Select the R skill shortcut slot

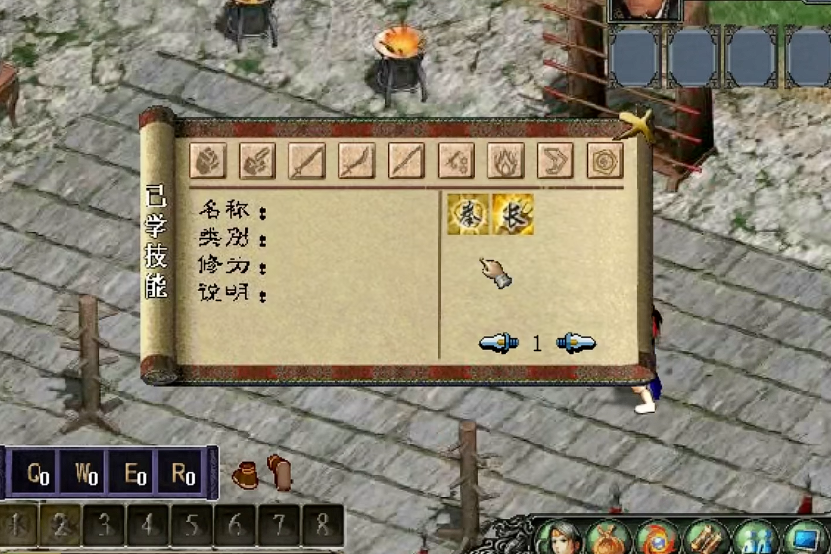point(183,473)
